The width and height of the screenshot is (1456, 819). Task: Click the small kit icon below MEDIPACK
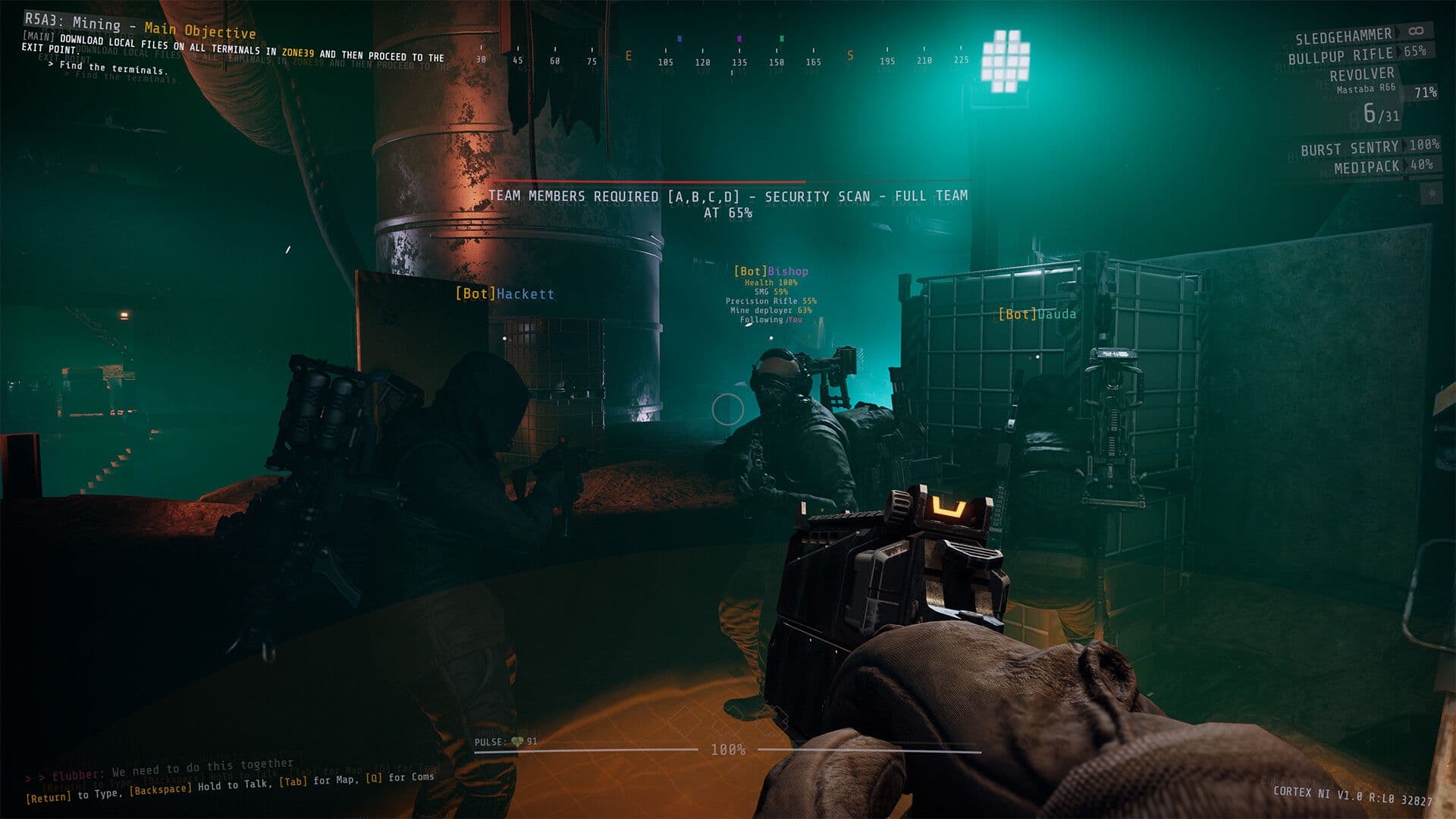point(1431,192)
